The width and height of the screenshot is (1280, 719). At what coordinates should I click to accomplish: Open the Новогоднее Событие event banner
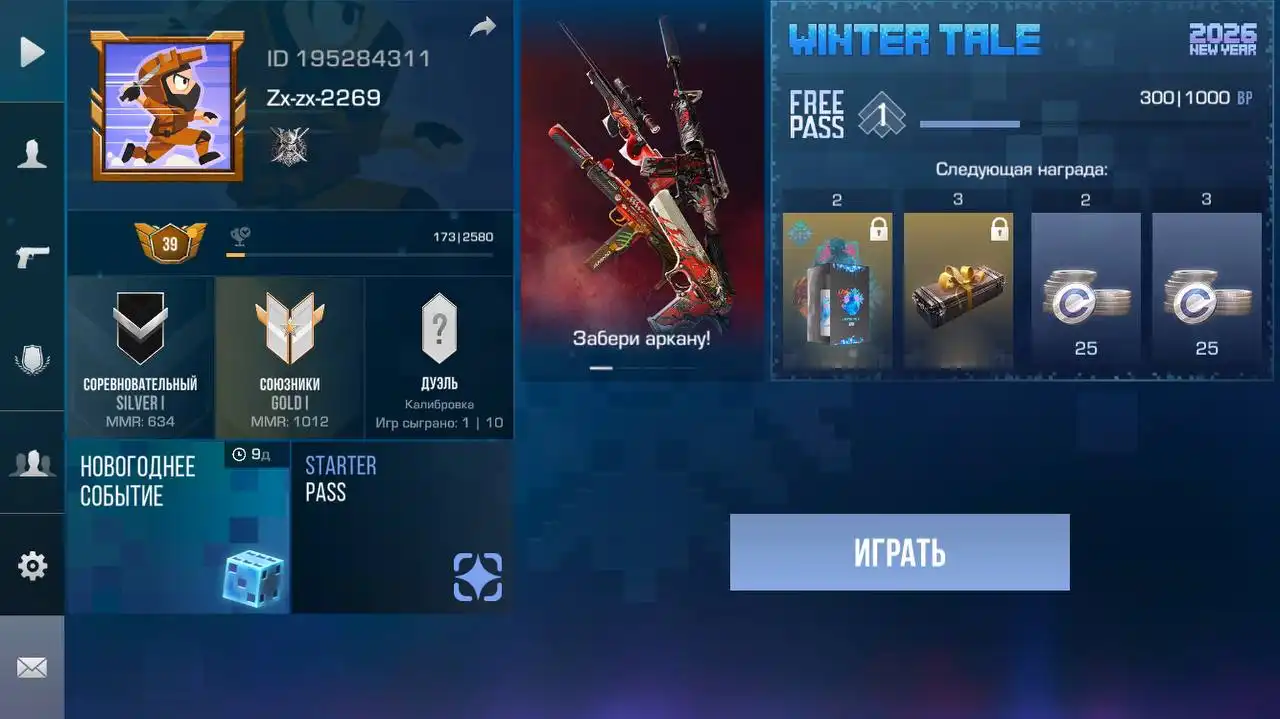(x=178, y=527)
